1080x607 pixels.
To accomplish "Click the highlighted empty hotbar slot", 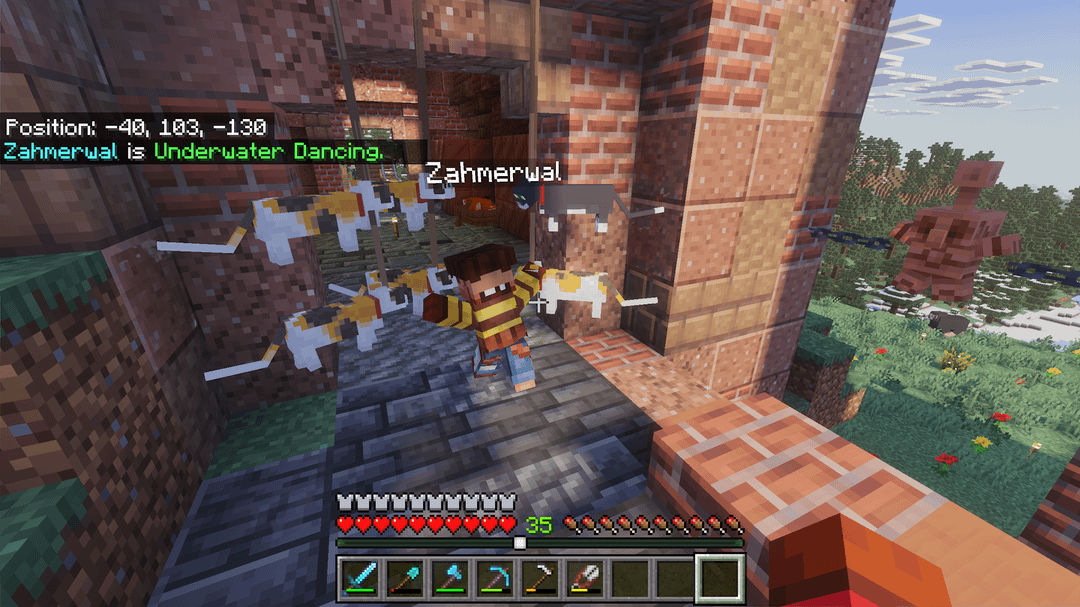I will click(720, 578).
